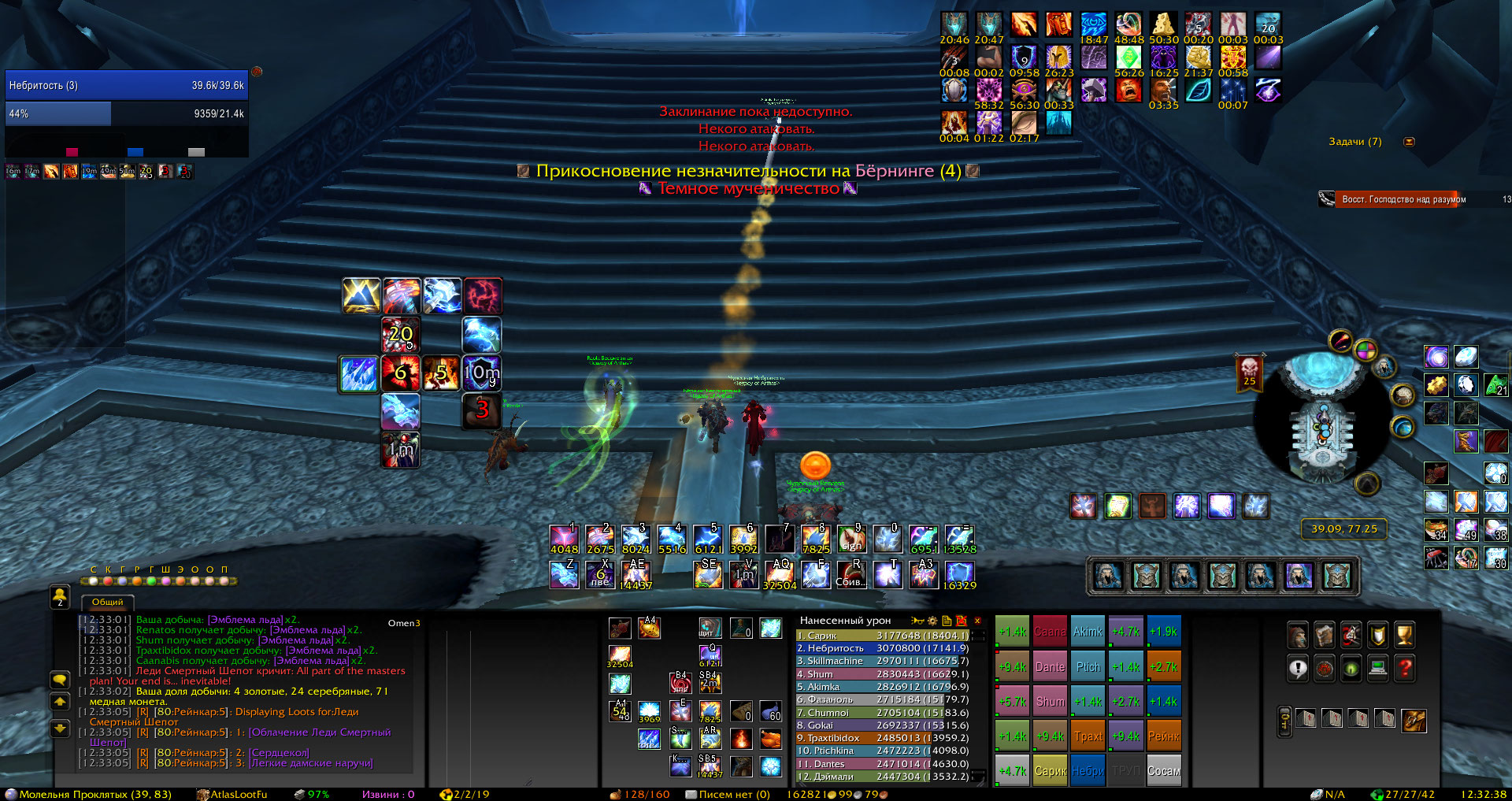Open the golden trophy achievements button
This screenshot has height=801, width=1512.
pyautogui.click(x=1404, y=635)
